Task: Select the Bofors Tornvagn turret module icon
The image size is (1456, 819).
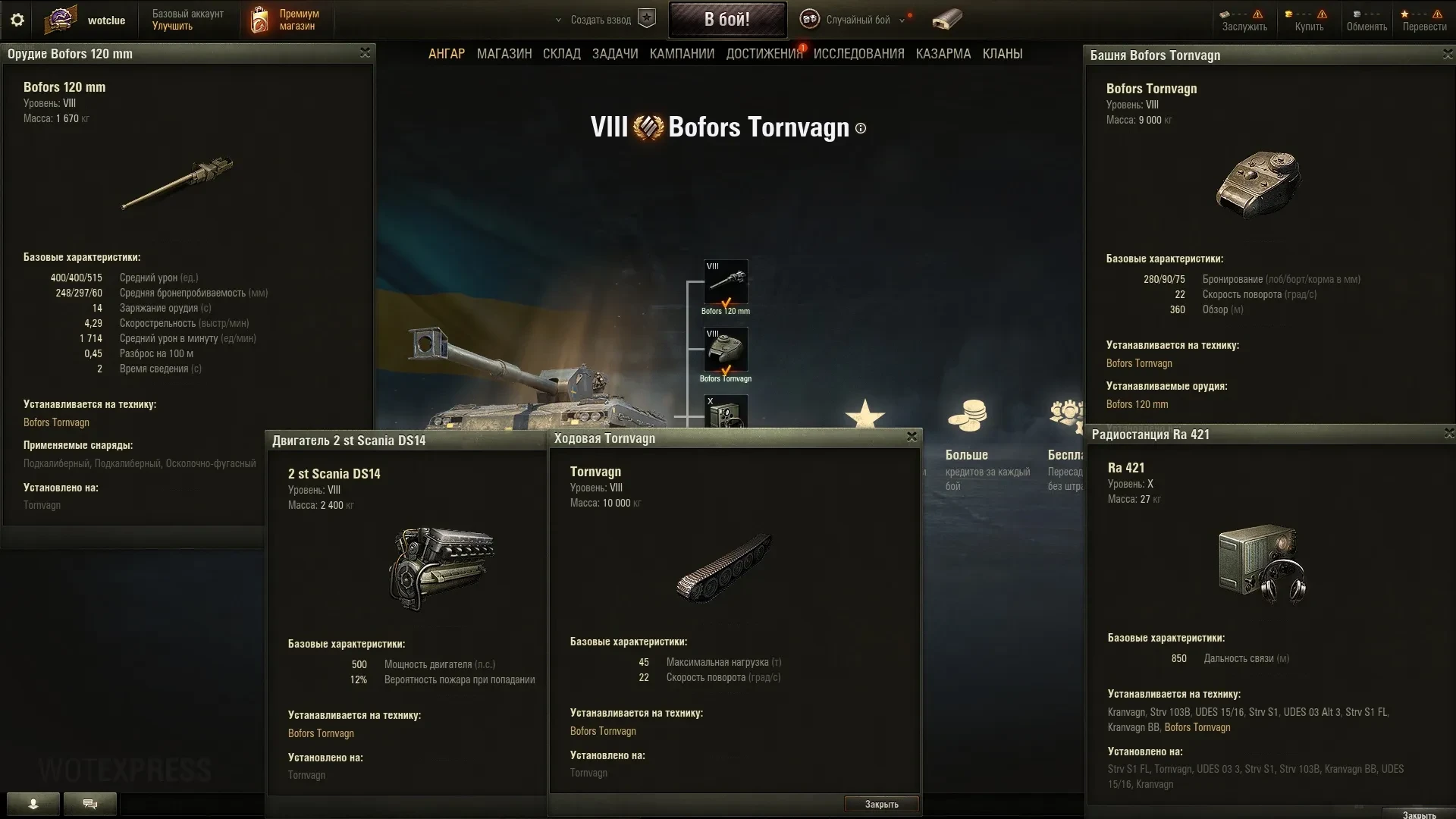Action: 726,349
